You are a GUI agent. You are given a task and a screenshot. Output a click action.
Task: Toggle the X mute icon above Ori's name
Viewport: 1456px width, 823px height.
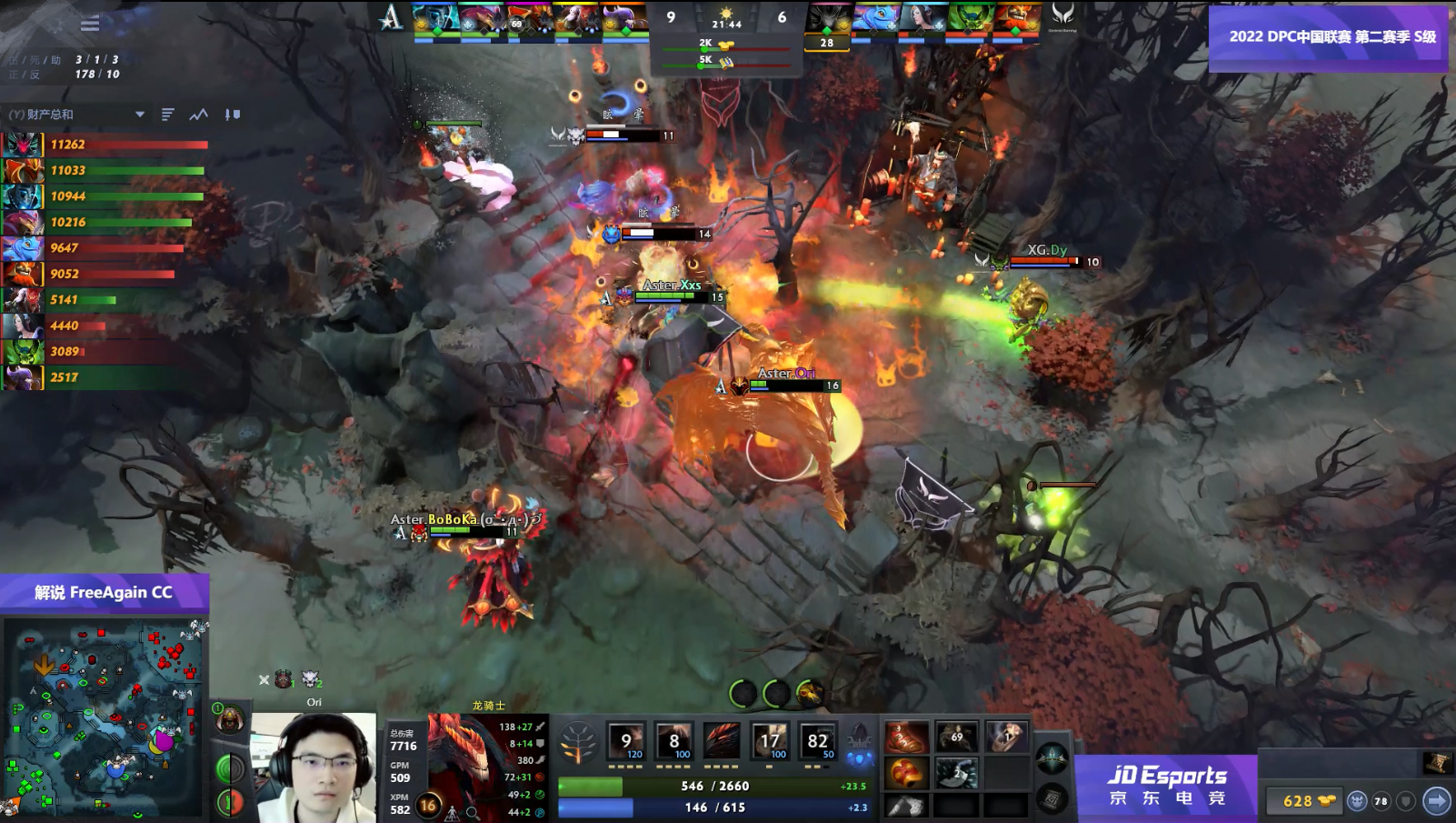tap(264, 679)
